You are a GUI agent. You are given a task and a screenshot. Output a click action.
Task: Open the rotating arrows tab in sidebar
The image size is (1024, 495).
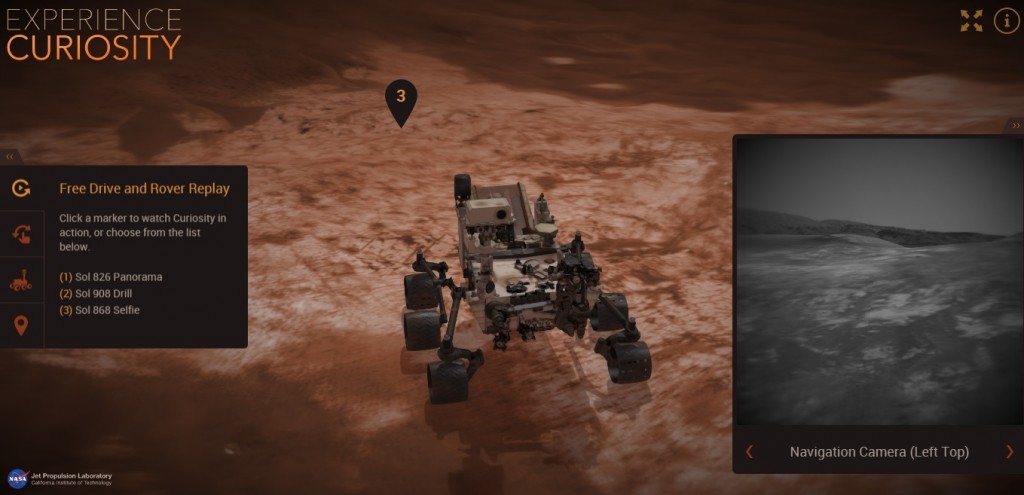tap(21, 234)
